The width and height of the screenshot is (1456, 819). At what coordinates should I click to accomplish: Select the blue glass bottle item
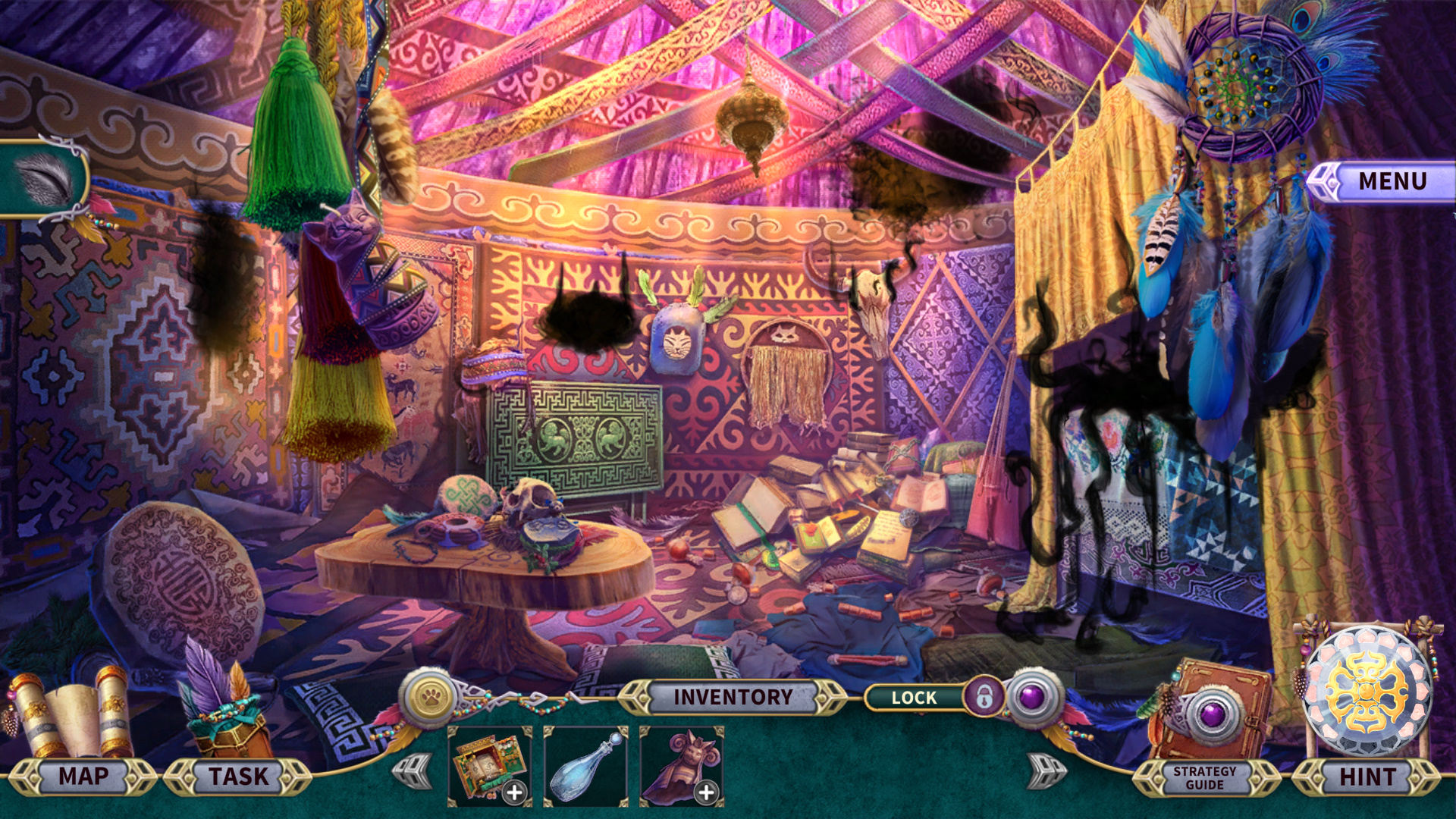pyautogui.click(x=585, y=766)
